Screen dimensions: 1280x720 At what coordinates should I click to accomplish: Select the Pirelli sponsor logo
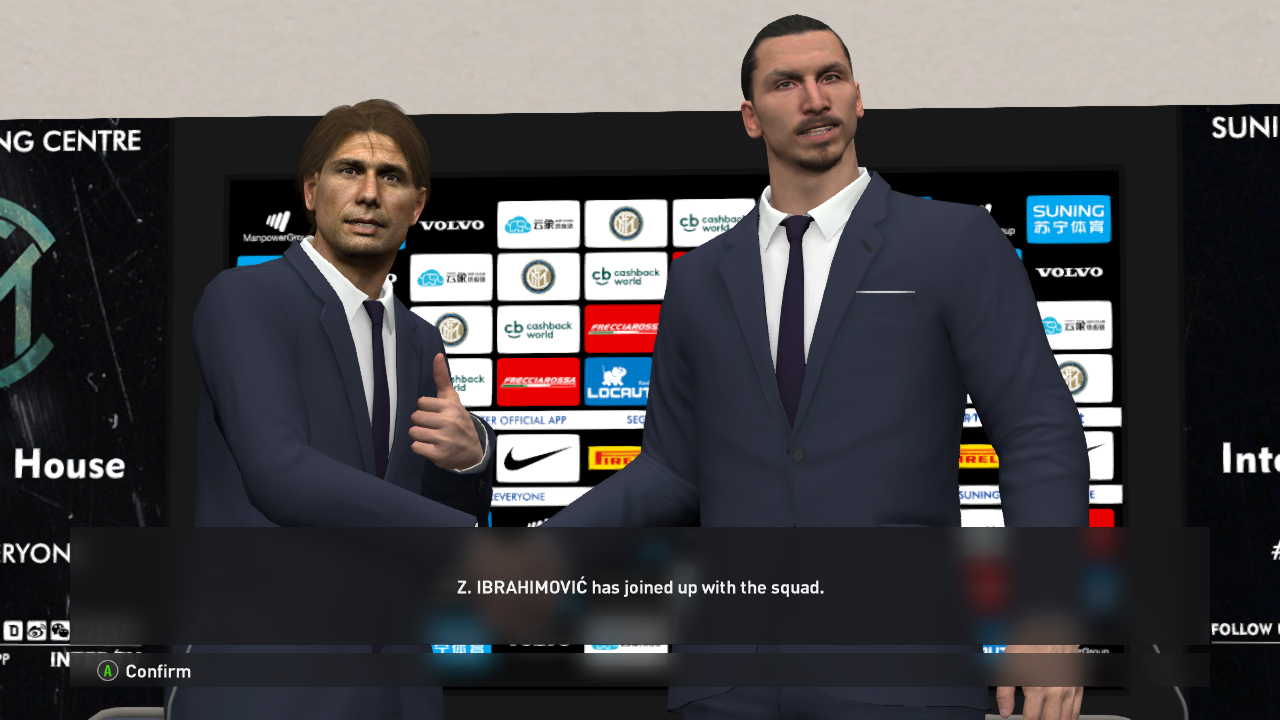(612, 457)
